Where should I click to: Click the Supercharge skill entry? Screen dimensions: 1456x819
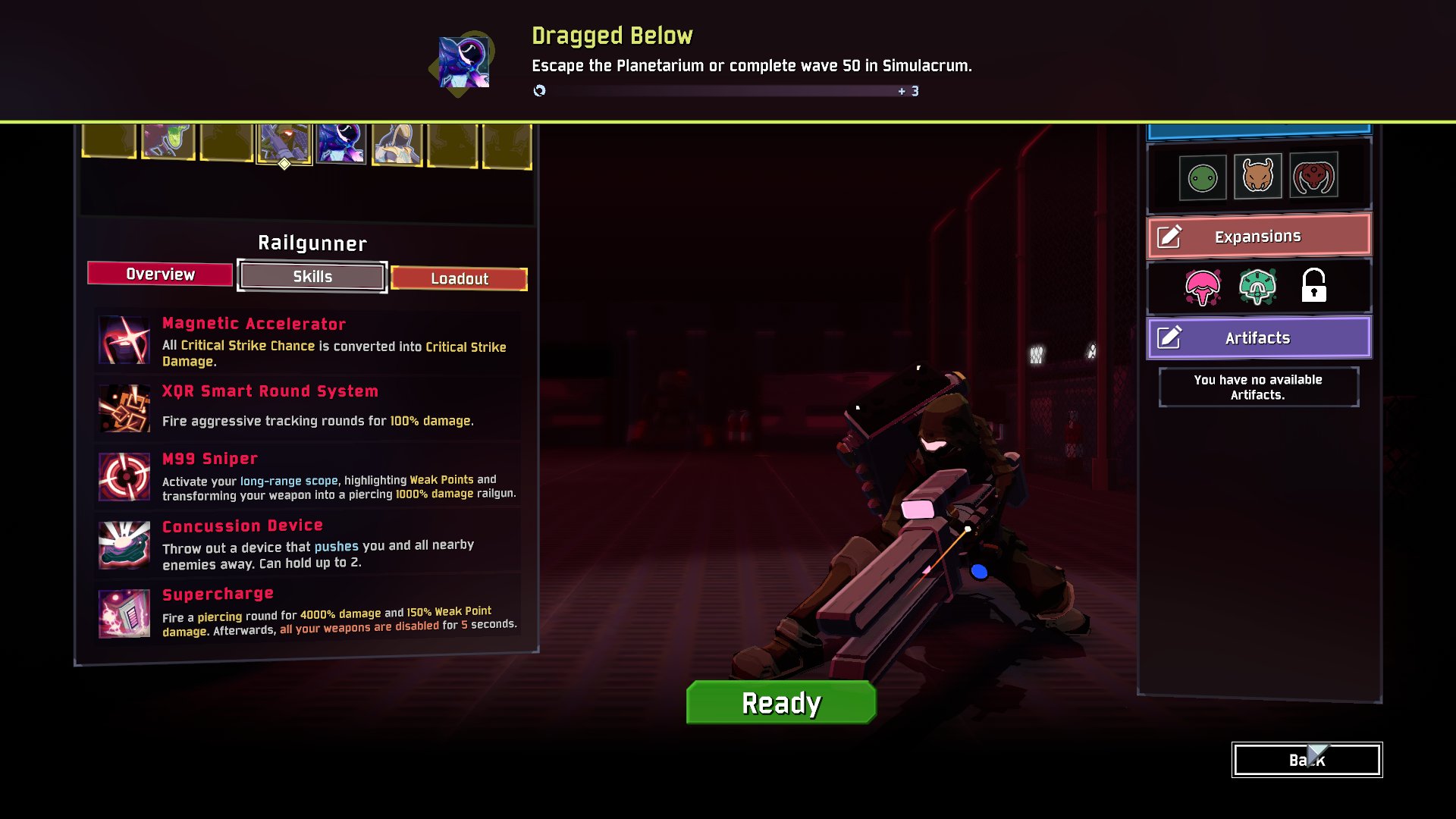click(309, 613)
